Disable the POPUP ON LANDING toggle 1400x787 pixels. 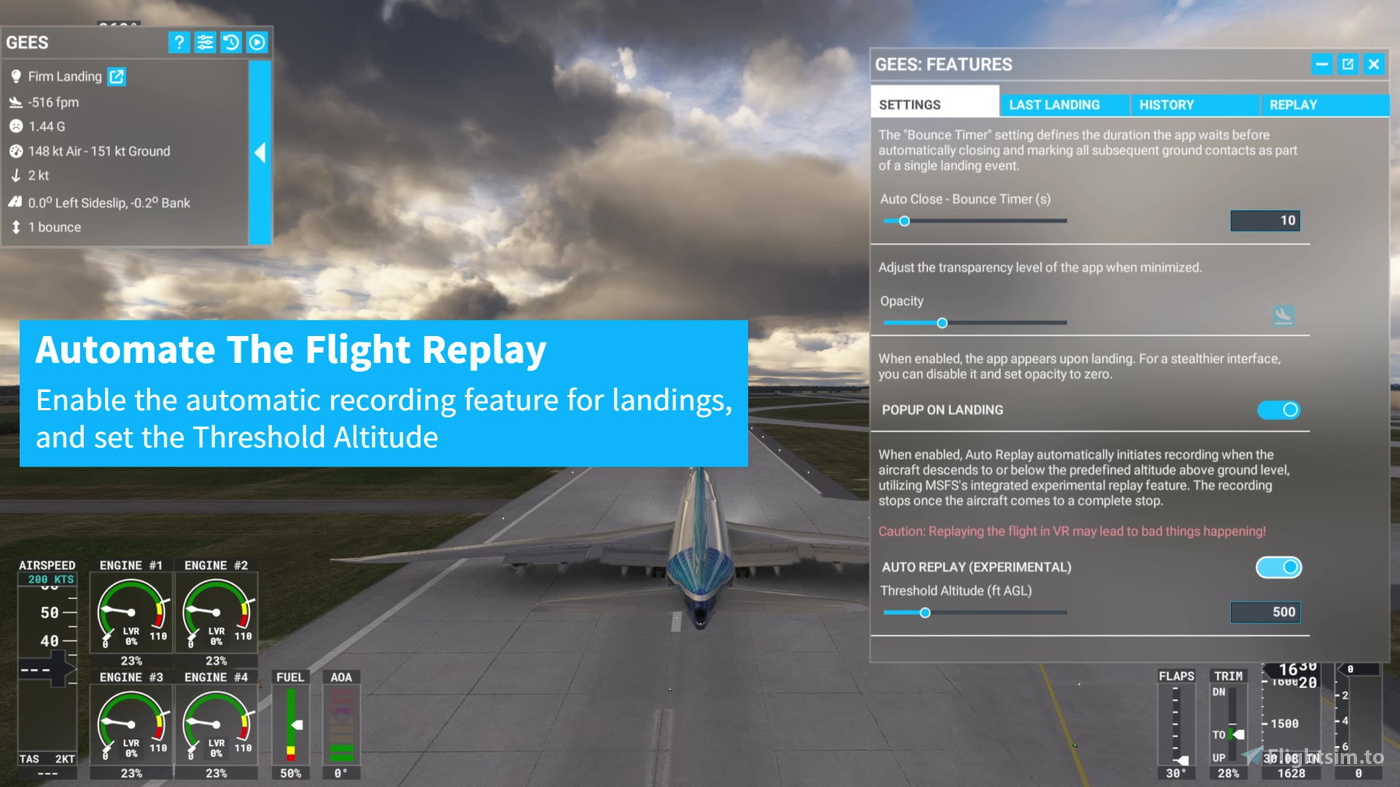(1279, 409)
